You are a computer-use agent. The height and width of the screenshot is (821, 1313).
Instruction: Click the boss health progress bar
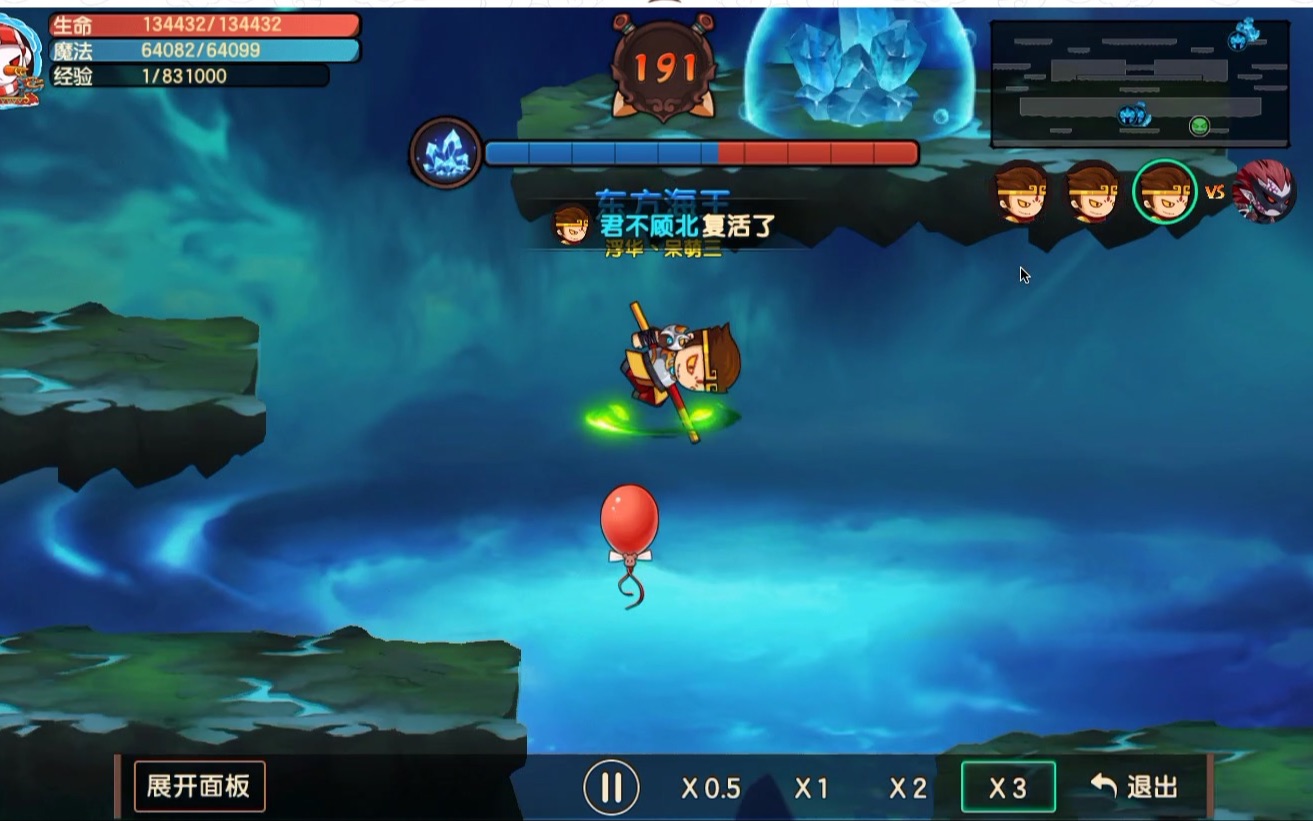point(700,151)
